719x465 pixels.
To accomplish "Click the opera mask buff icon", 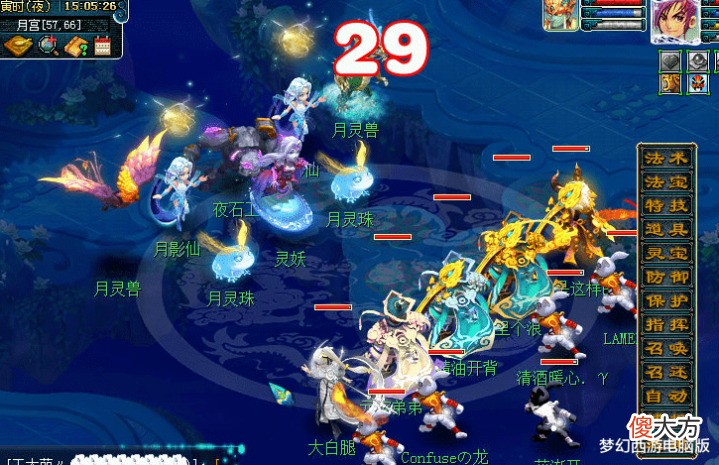I will [699, 84].
